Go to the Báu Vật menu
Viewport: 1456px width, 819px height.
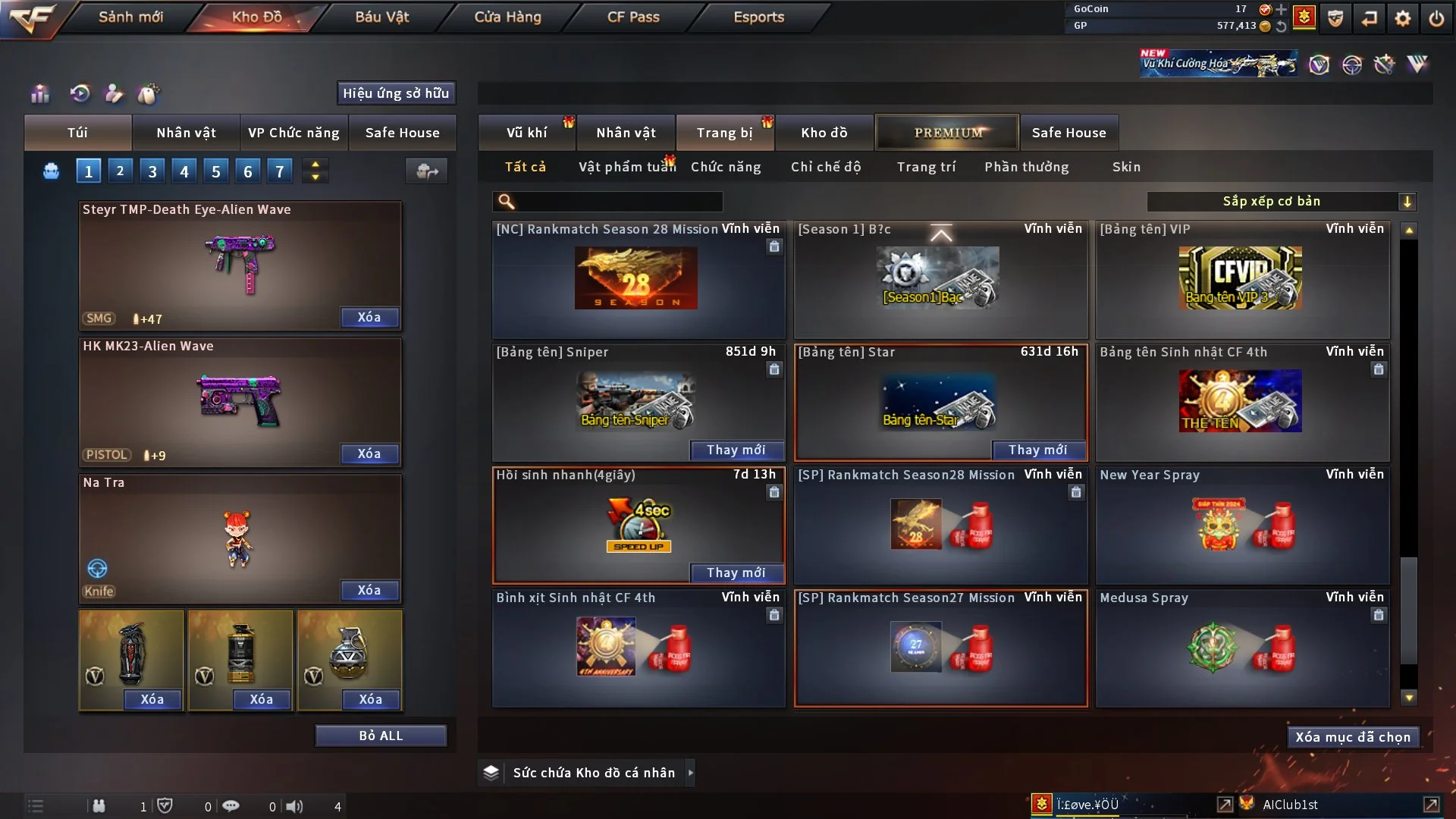pos(381,17)
